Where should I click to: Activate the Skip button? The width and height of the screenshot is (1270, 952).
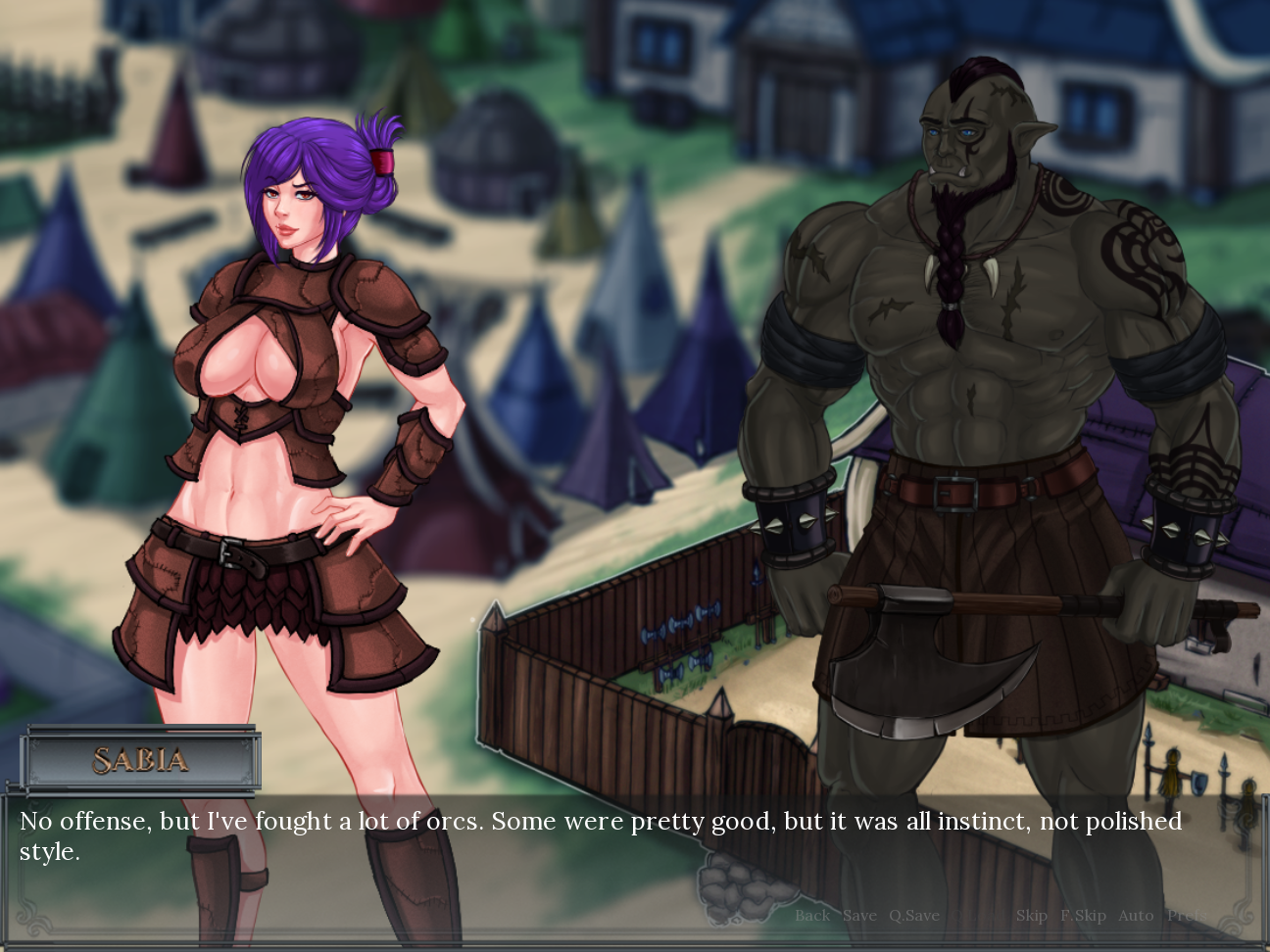(1031, 916)
